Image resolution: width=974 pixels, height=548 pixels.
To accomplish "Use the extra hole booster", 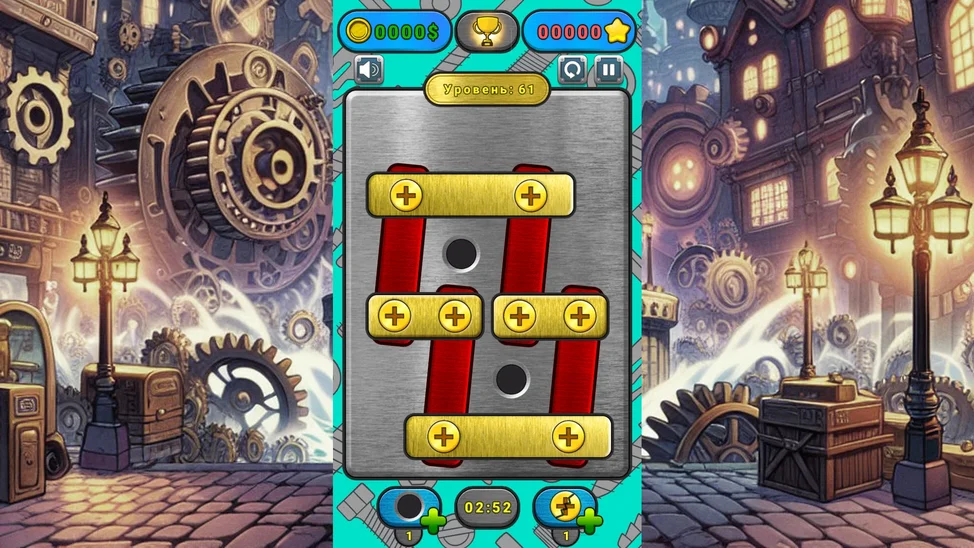I will [411, 507].
